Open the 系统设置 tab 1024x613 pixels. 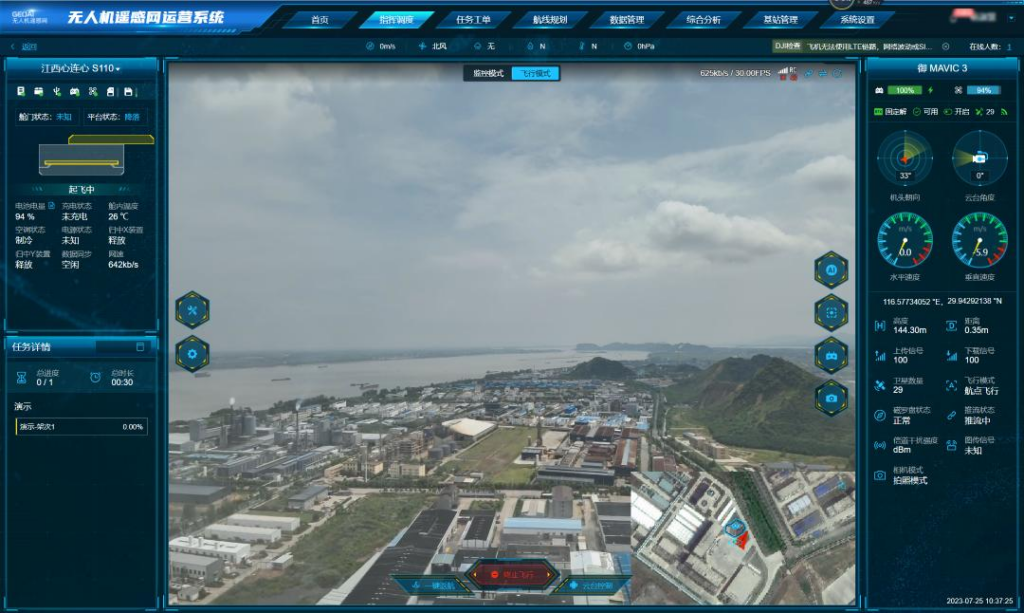857,20
